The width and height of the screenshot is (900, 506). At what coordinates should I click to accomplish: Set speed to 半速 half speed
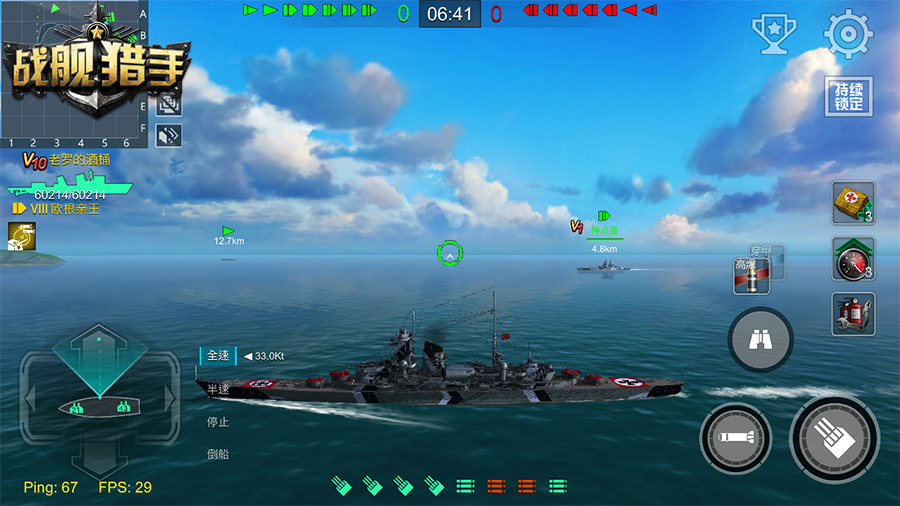tap(218, 388)
